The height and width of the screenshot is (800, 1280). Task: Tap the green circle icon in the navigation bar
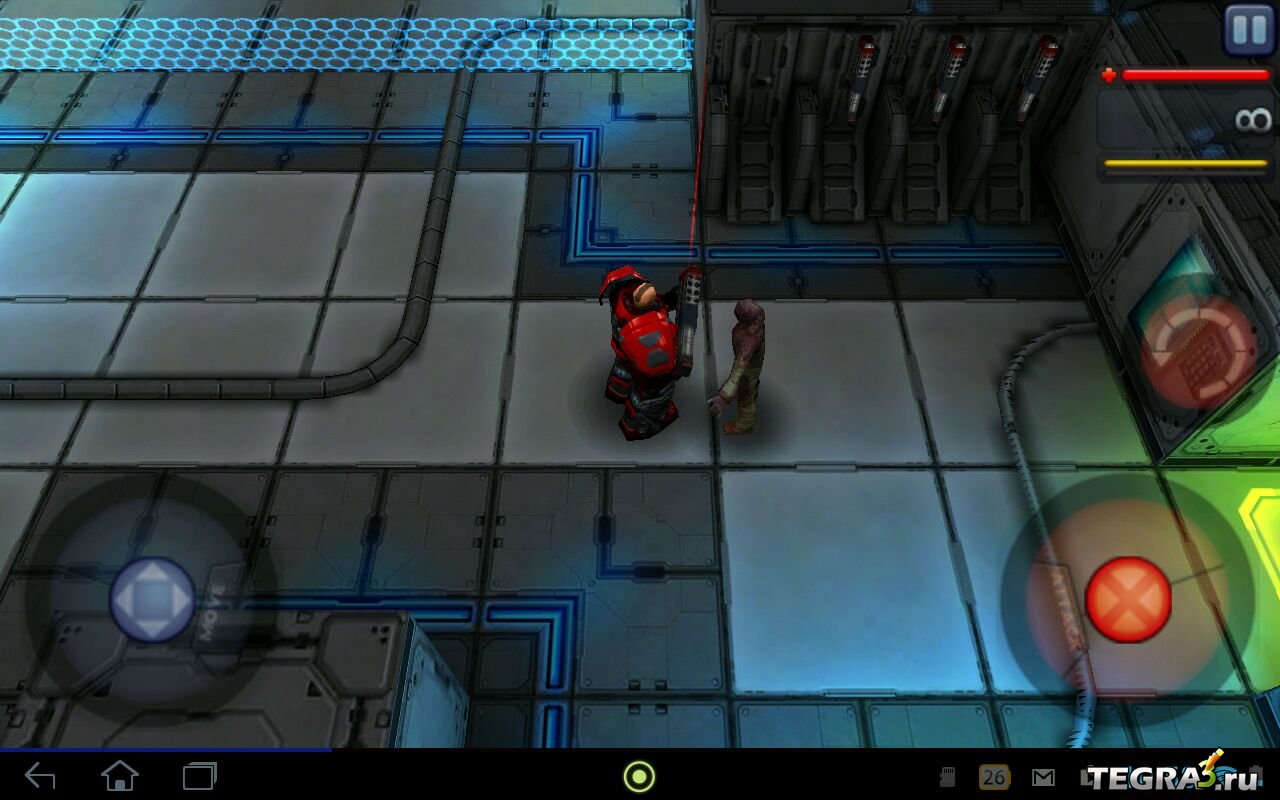click(639, 776)
